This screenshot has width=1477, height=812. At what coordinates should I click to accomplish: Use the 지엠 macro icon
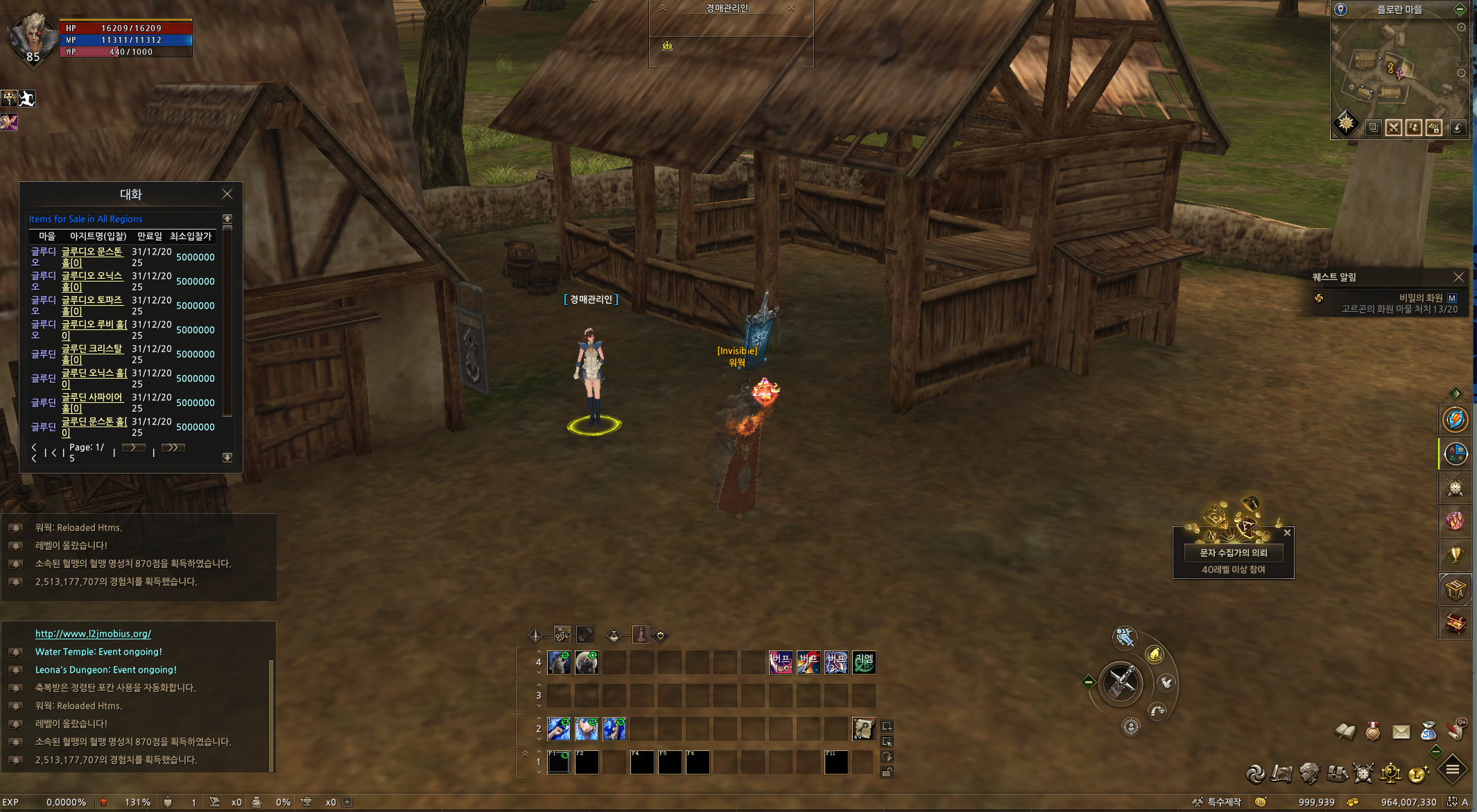[864, 663]
